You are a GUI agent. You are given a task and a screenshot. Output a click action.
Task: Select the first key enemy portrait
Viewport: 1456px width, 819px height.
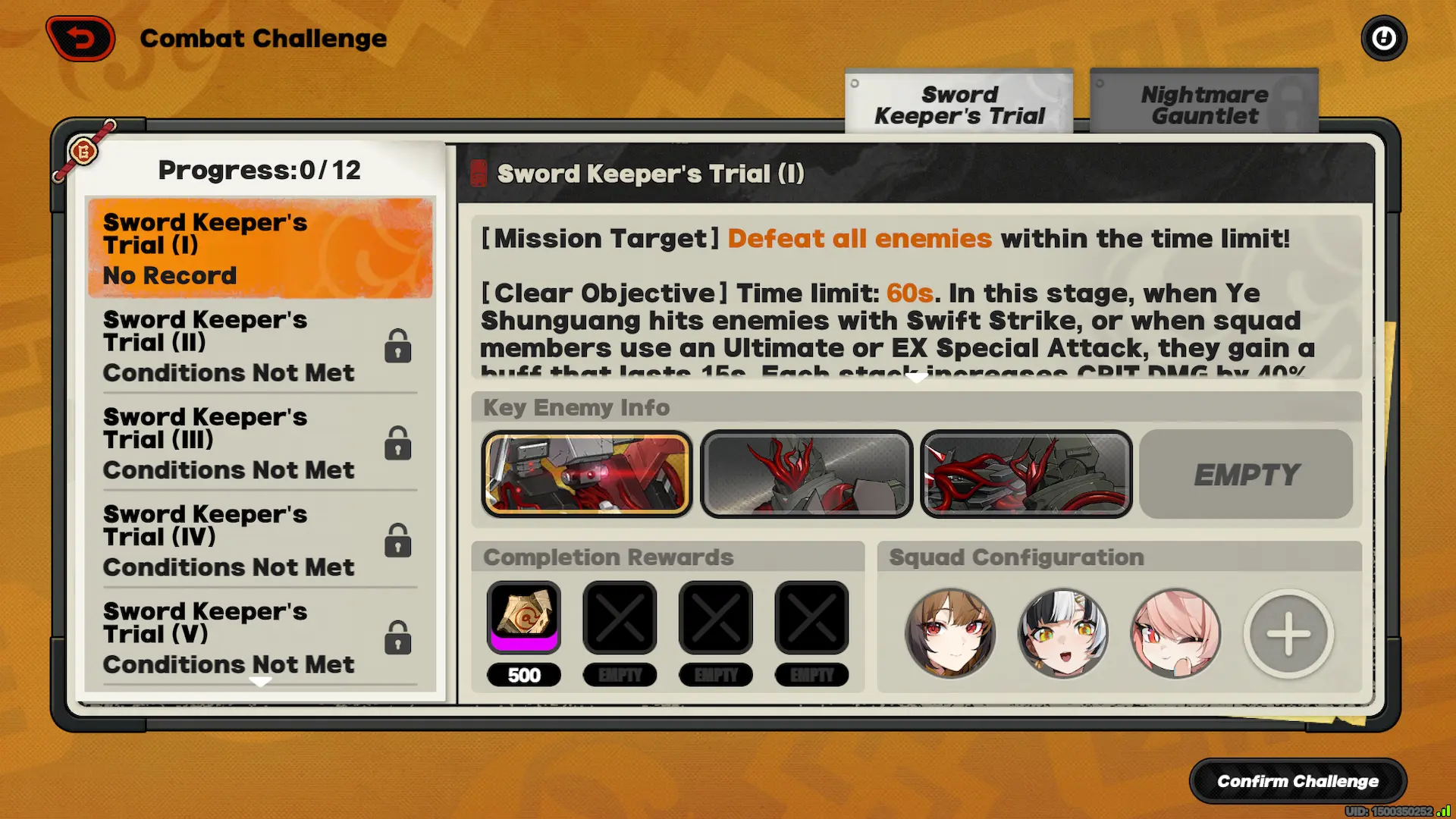586,474
